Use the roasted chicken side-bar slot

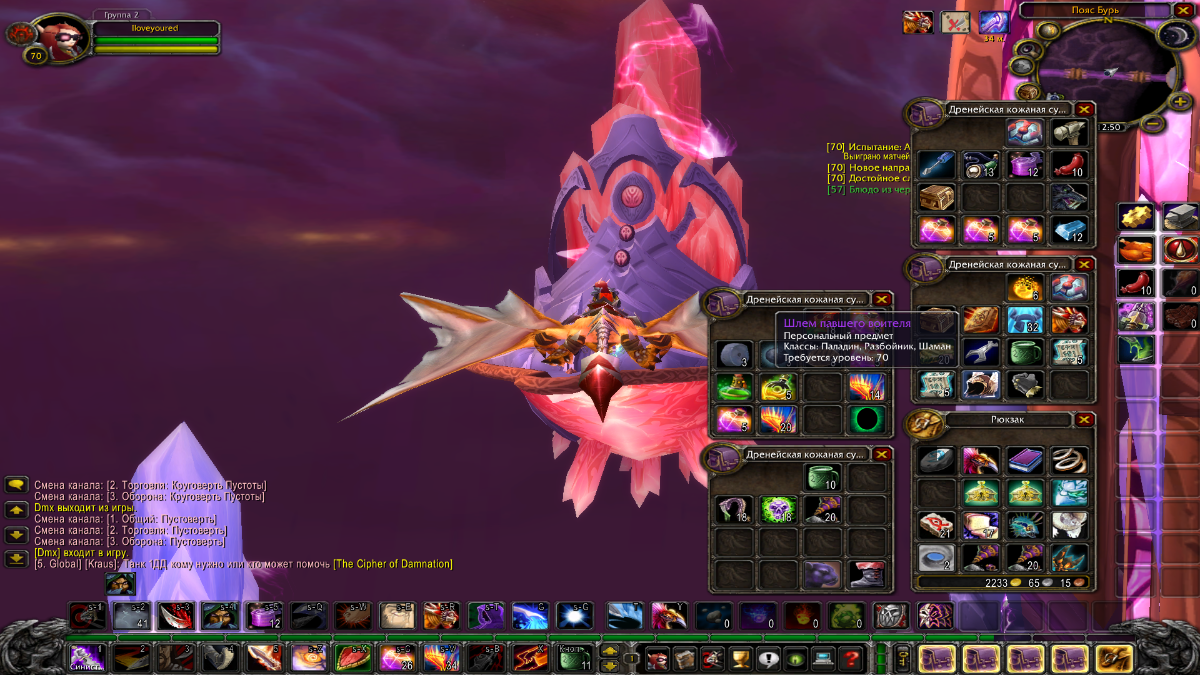coord(1135,250)
